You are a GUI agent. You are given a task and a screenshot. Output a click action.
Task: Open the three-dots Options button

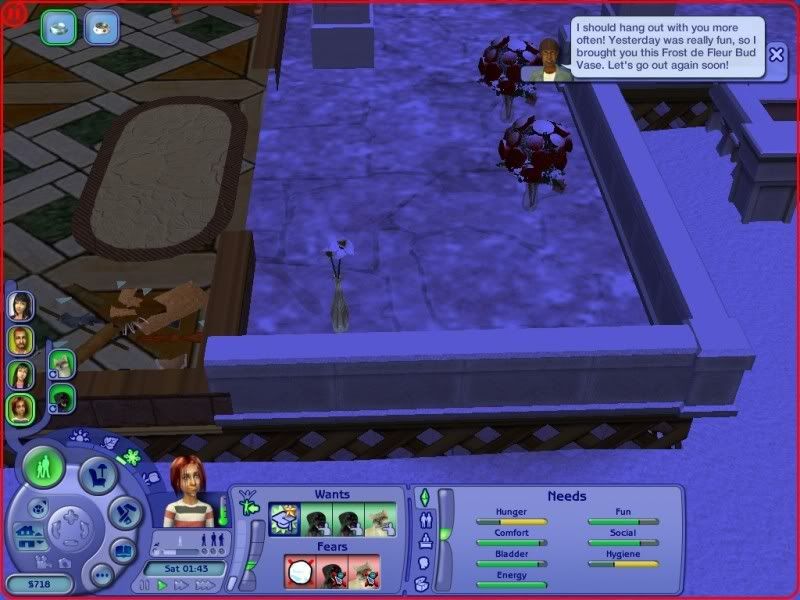coord(100,575)
